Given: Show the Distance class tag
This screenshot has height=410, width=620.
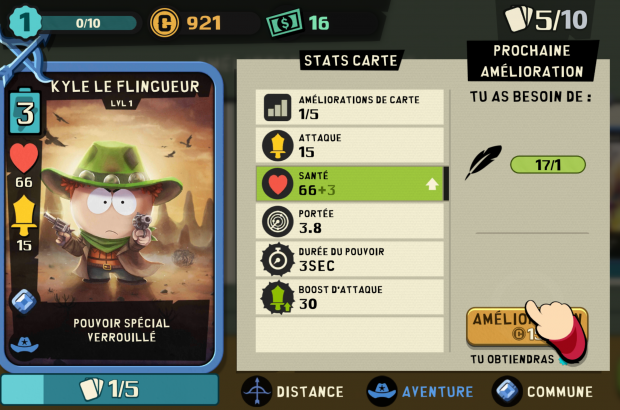Looking at the screenshot, I should pos(293,391).
